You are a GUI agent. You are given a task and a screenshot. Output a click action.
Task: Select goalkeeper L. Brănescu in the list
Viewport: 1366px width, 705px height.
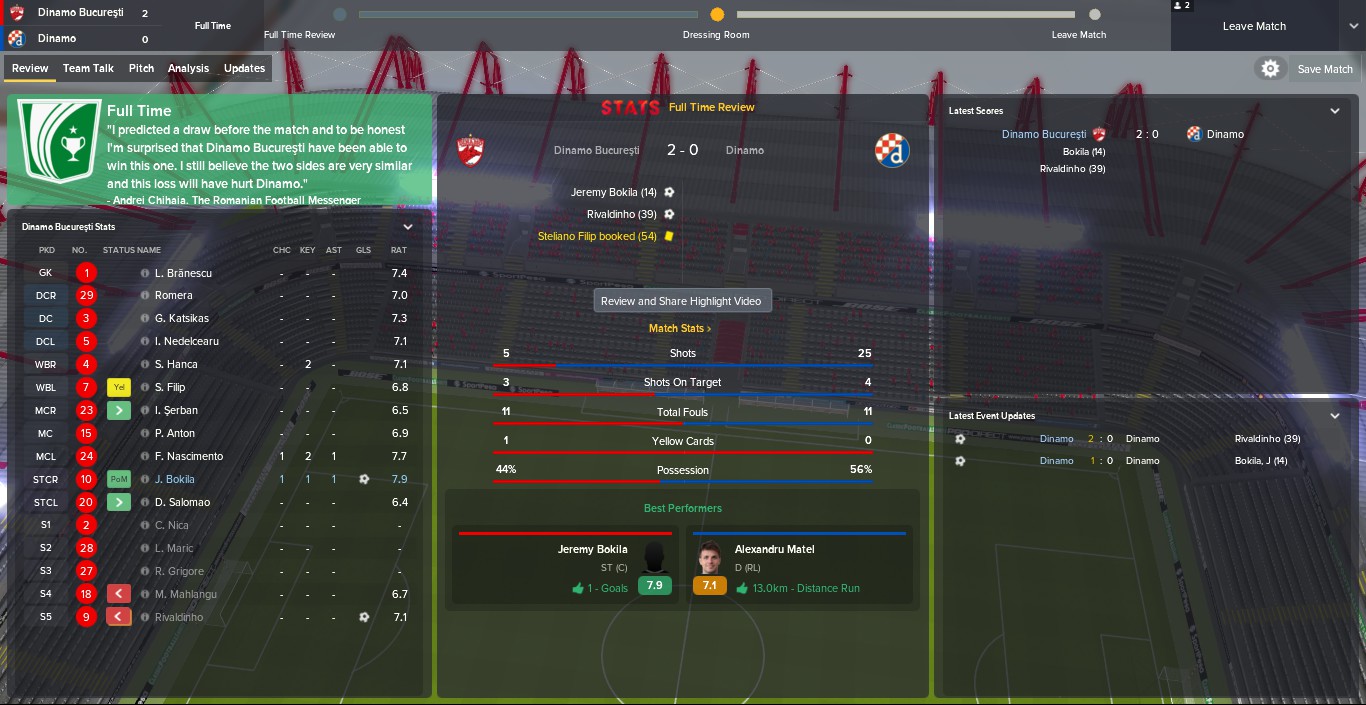[x=183, y=273]
